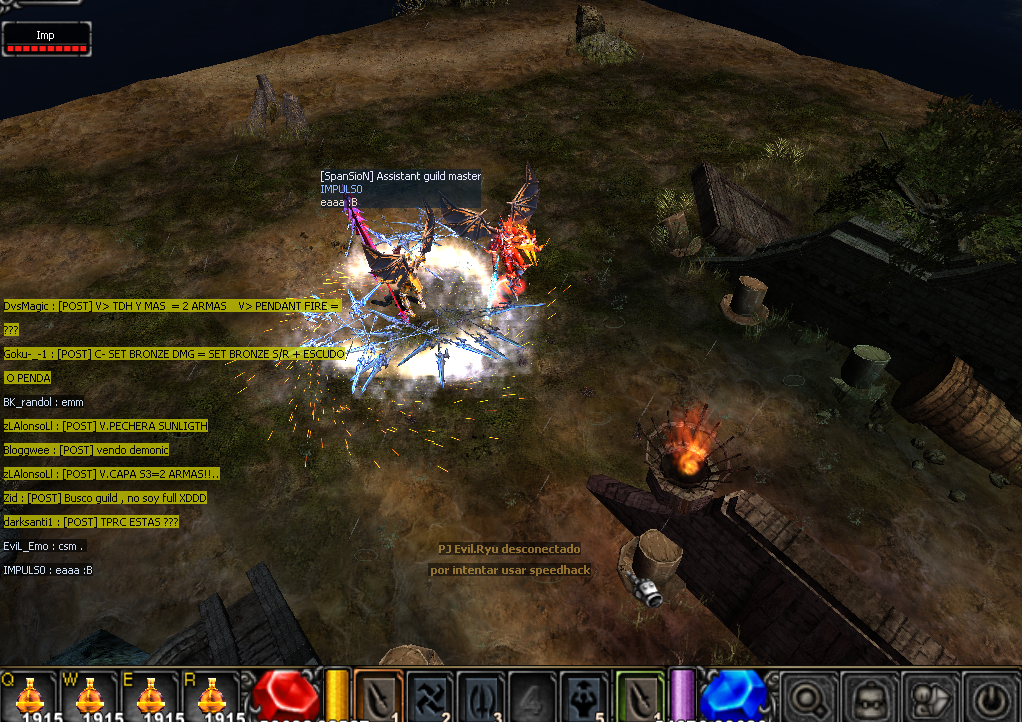Click DvsMagic's post in the chat log
Screen dimensions: 1022x722
click(172, 306)
